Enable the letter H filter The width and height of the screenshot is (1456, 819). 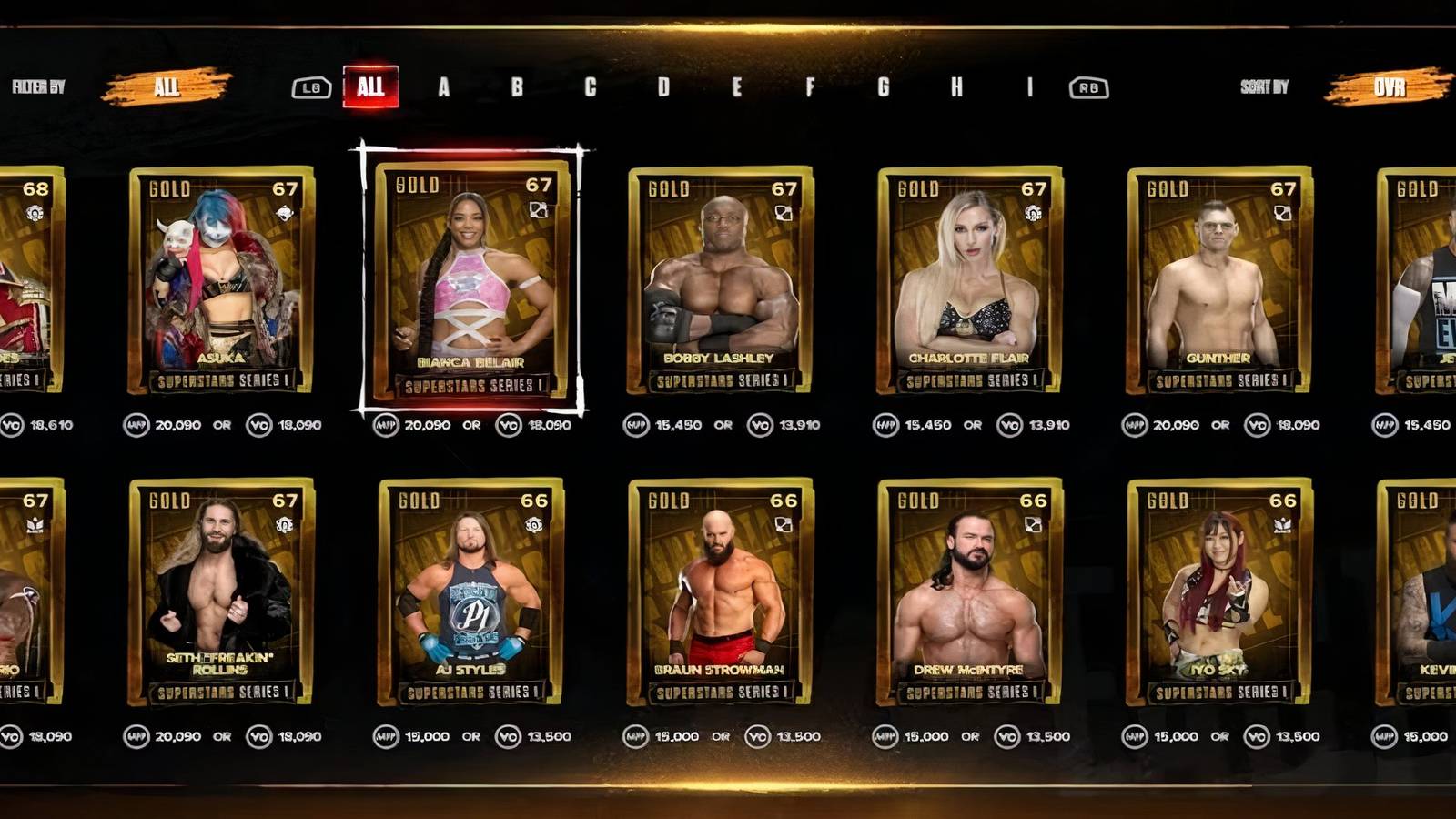(955, 88)
